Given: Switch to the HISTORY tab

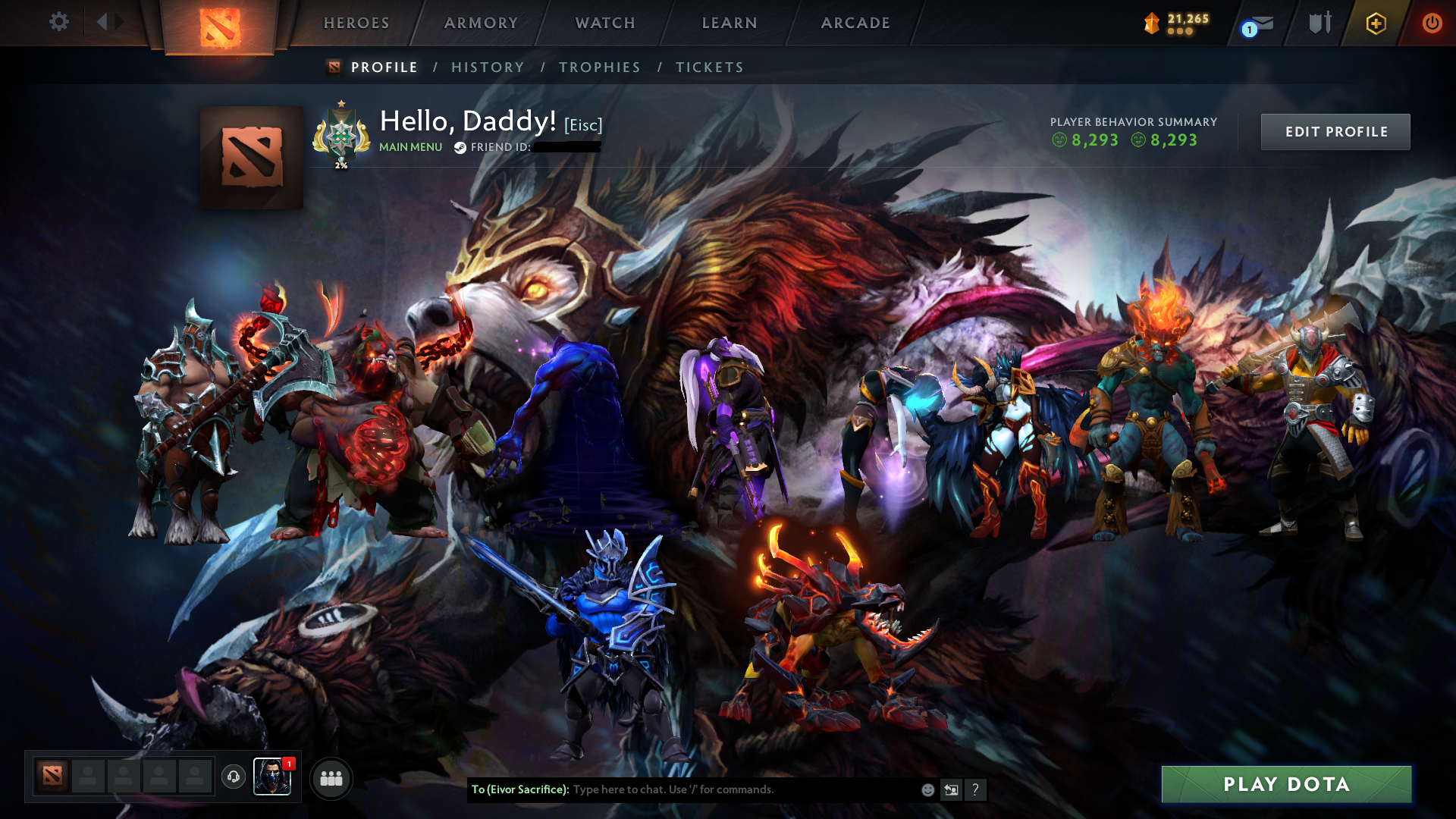Looking at the screenshot, I should pyautogui.click(x=487, y=67).
